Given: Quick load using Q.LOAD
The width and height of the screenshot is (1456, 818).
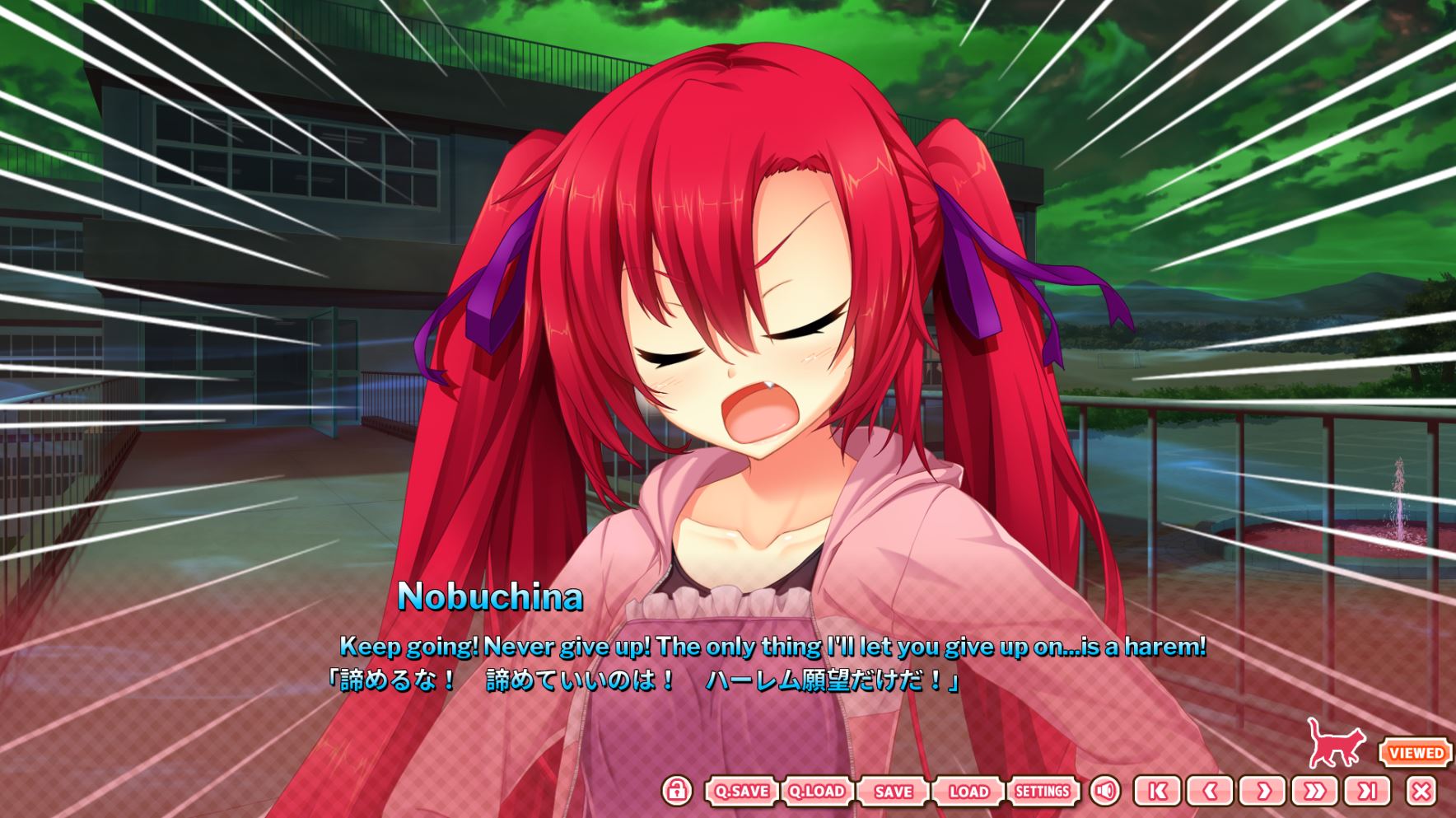Looking at the screenshot, I should pos(817,792).
